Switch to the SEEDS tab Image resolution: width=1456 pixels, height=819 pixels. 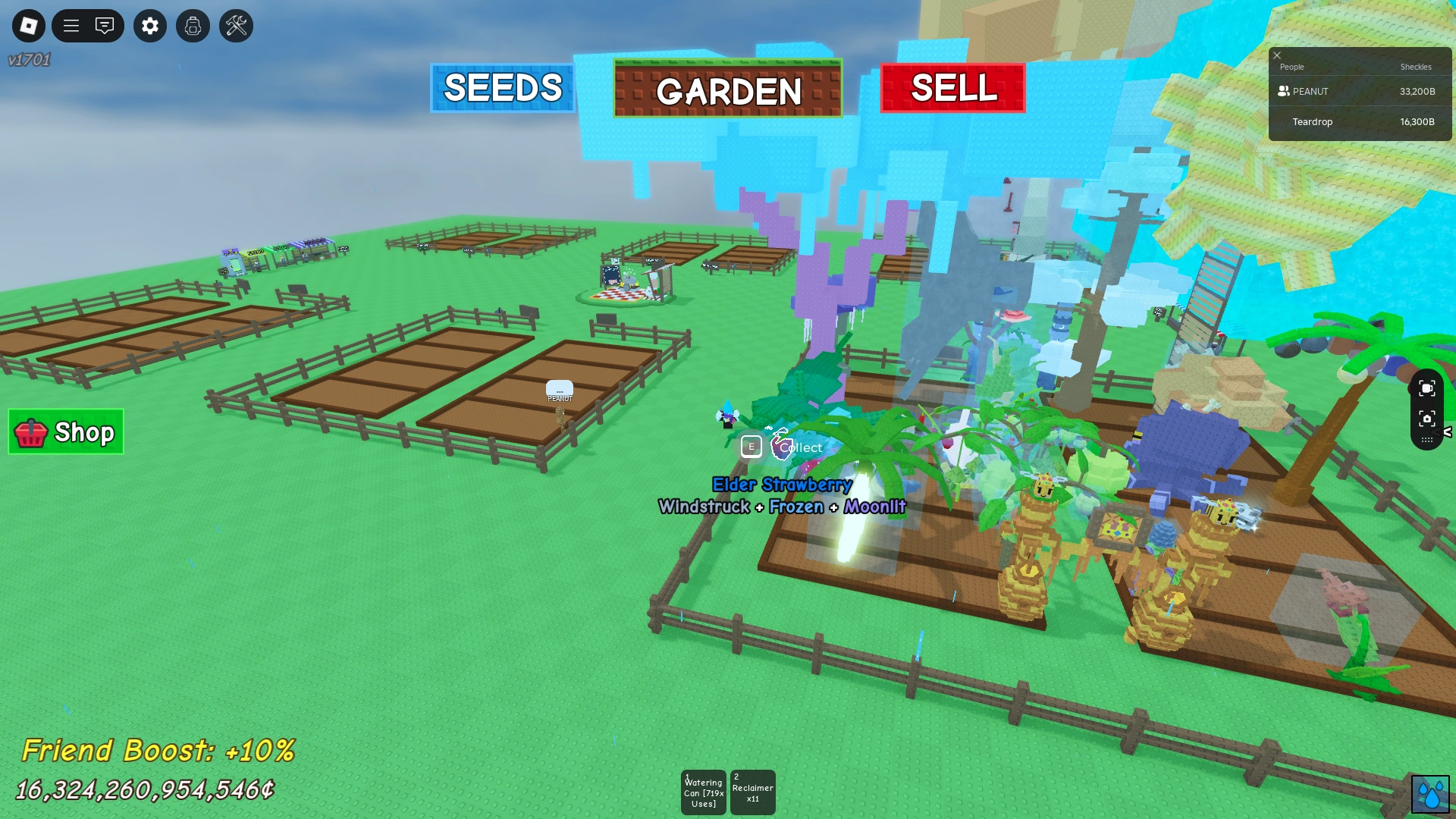pos(503,89)
